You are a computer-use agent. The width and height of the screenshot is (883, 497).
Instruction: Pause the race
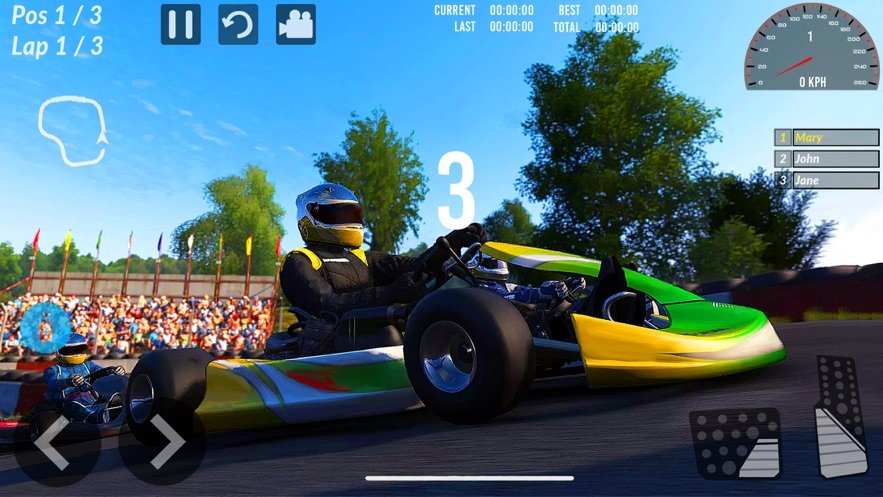[x=181, y=24]
